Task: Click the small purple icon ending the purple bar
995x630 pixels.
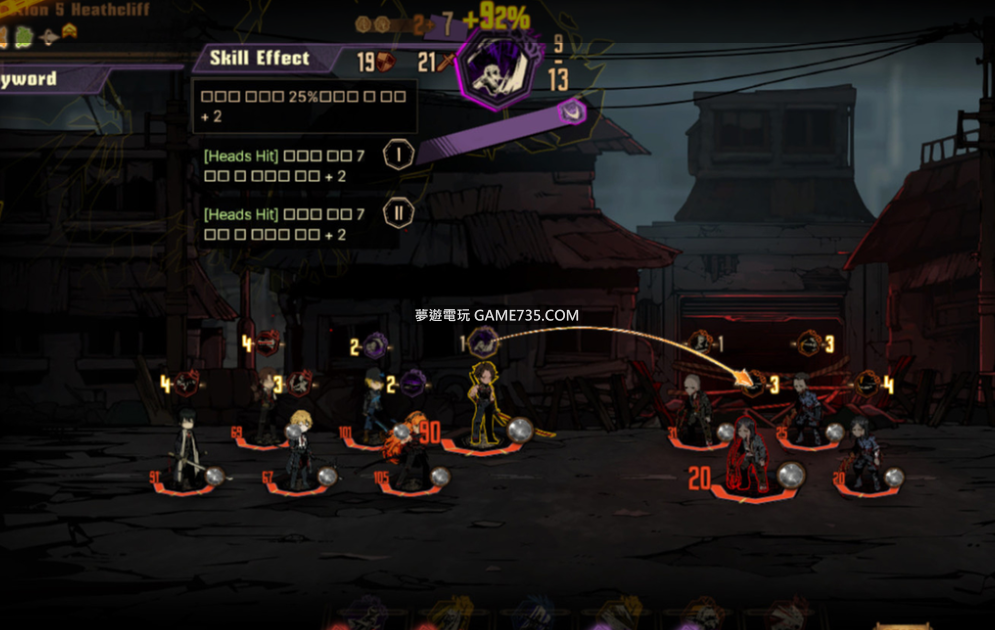Action: point(571,112)
